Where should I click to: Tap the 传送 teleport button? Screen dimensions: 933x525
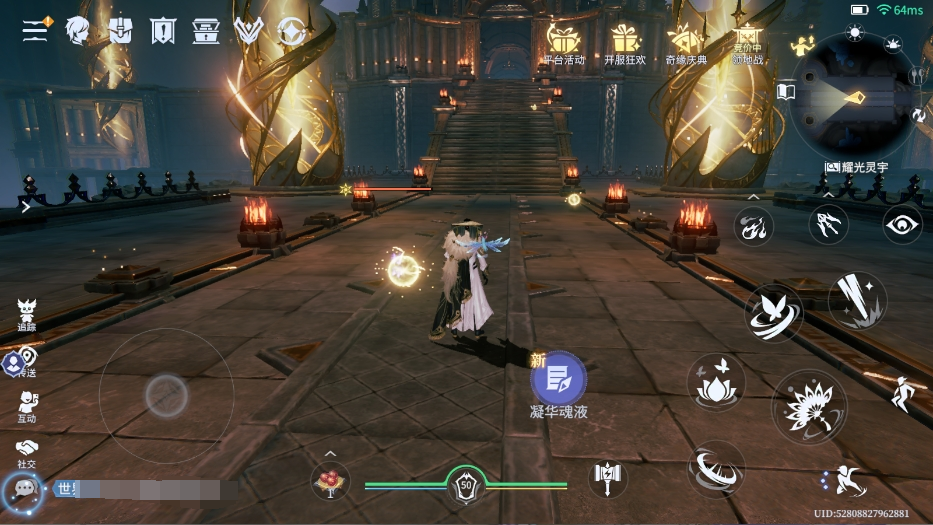coord(24,361)
